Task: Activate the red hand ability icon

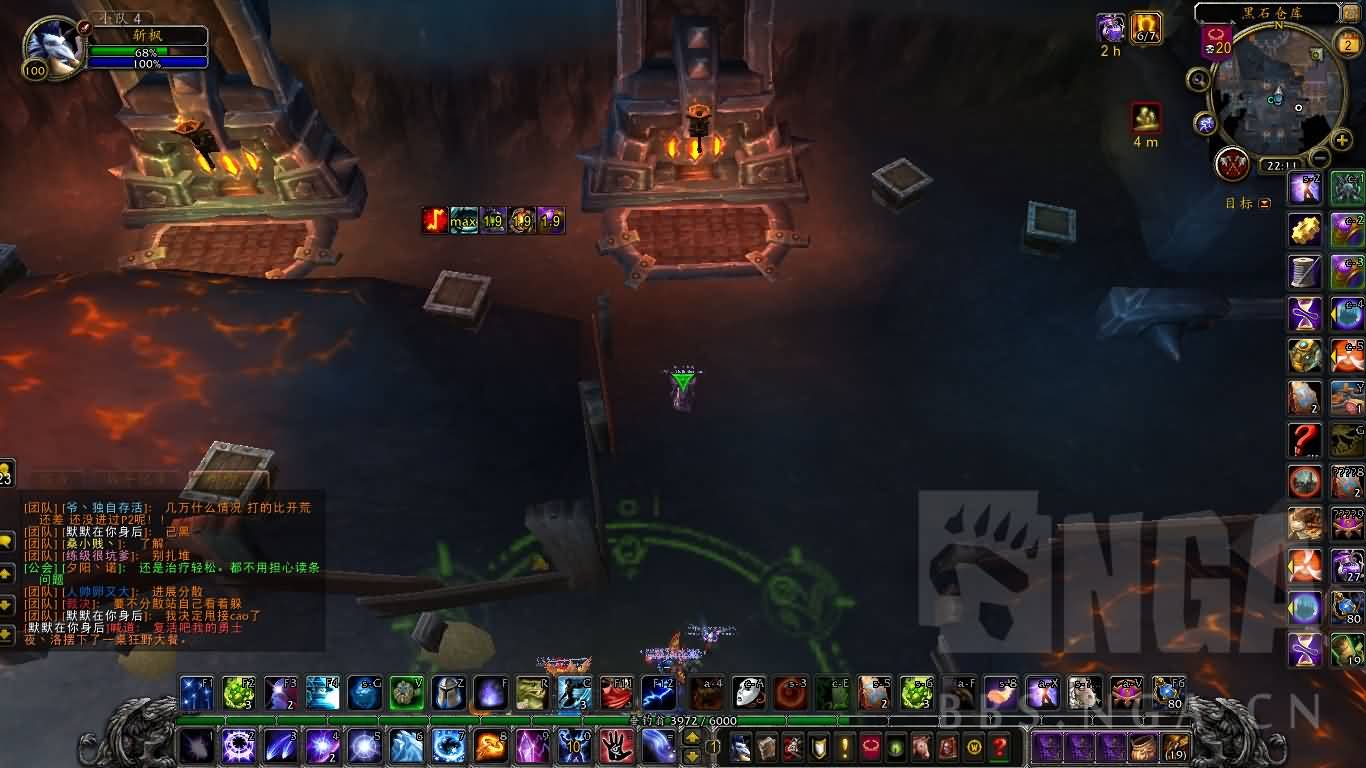Action: click(x=616, y=746)
